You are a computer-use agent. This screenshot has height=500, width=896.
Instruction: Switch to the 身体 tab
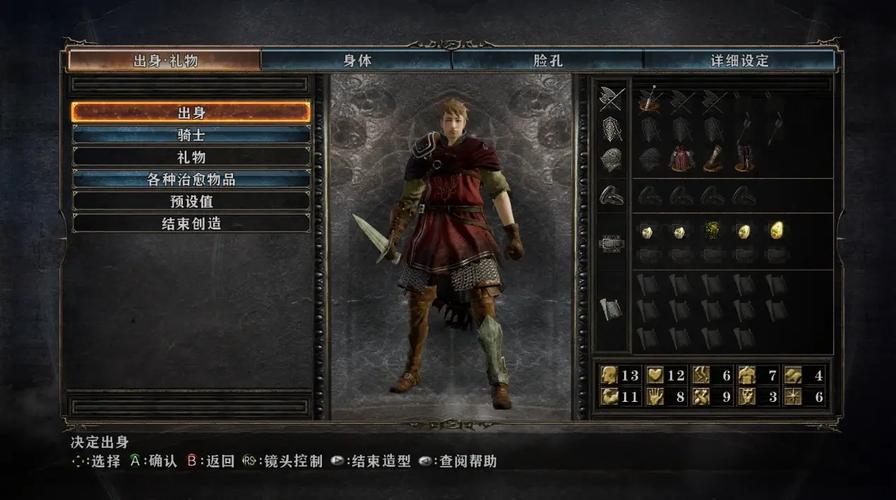(x=357, y=60)
